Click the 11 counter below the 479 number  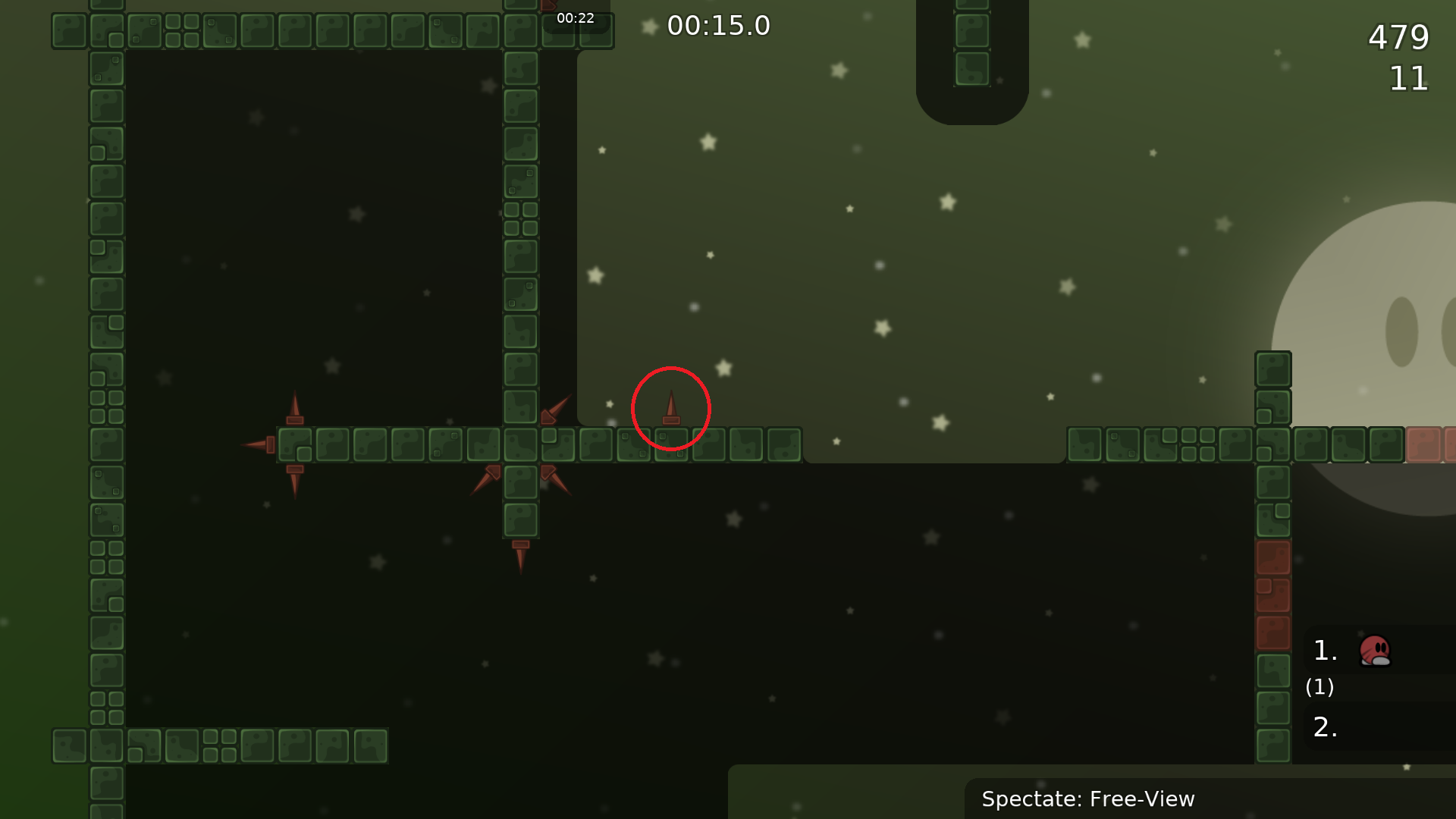click(1408, 79)
